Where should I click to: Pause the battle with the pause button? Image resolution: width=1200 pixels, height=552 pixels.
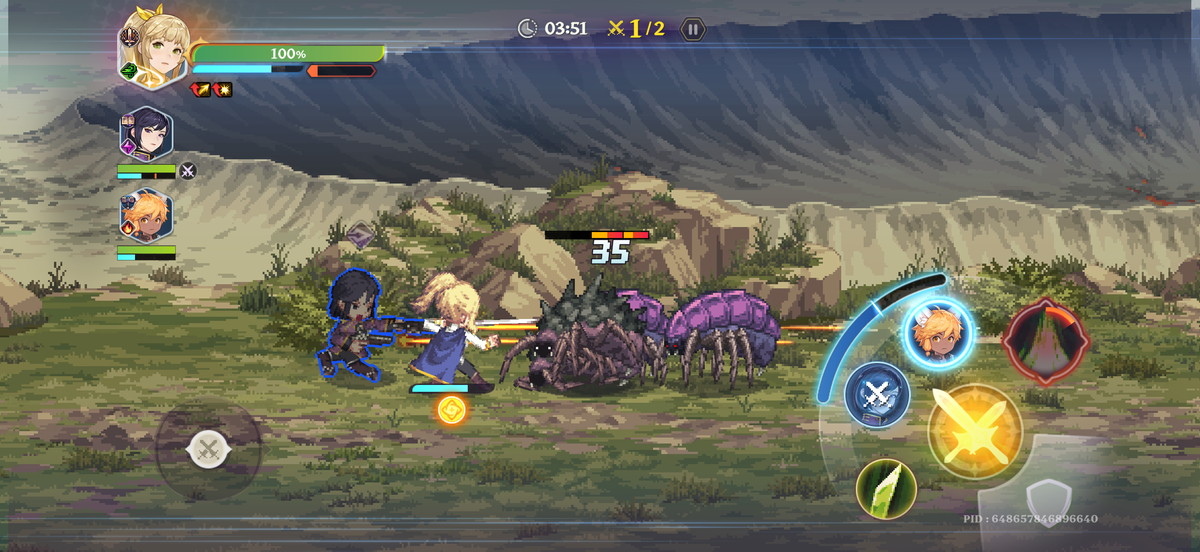pyautogui.click(x=692, y=29)
